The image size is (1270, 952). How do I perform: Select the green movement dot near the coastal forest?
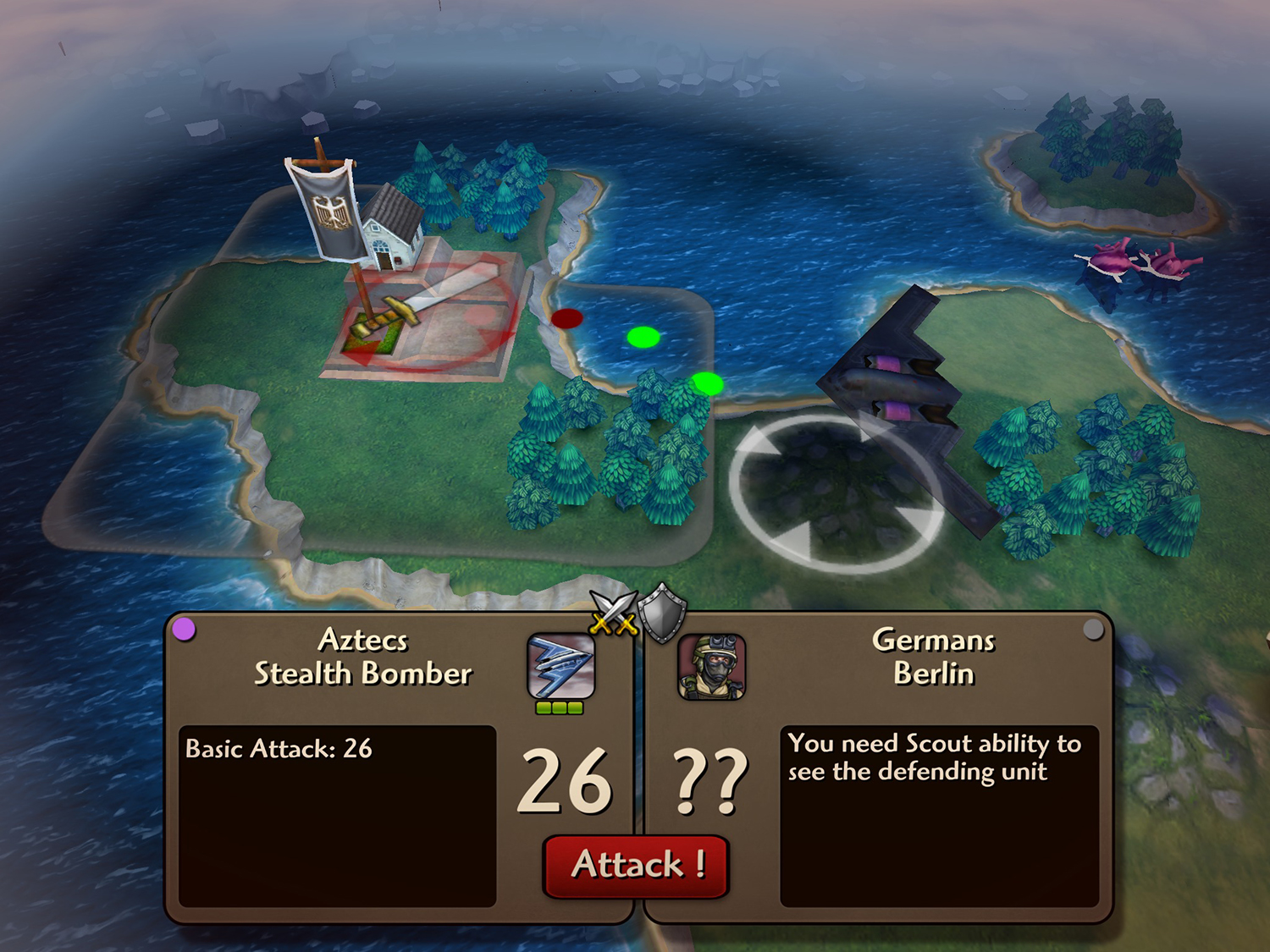point(709,382)
